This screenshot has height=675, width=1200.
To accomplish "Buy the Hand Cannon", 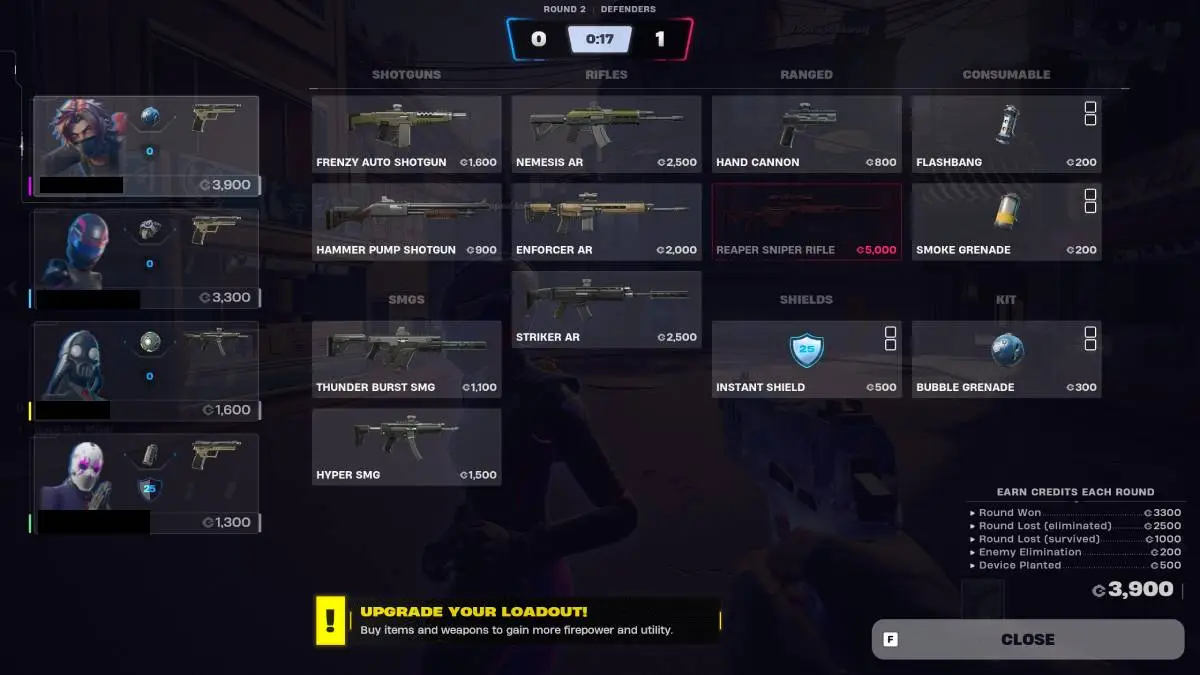I will [806, 134].
